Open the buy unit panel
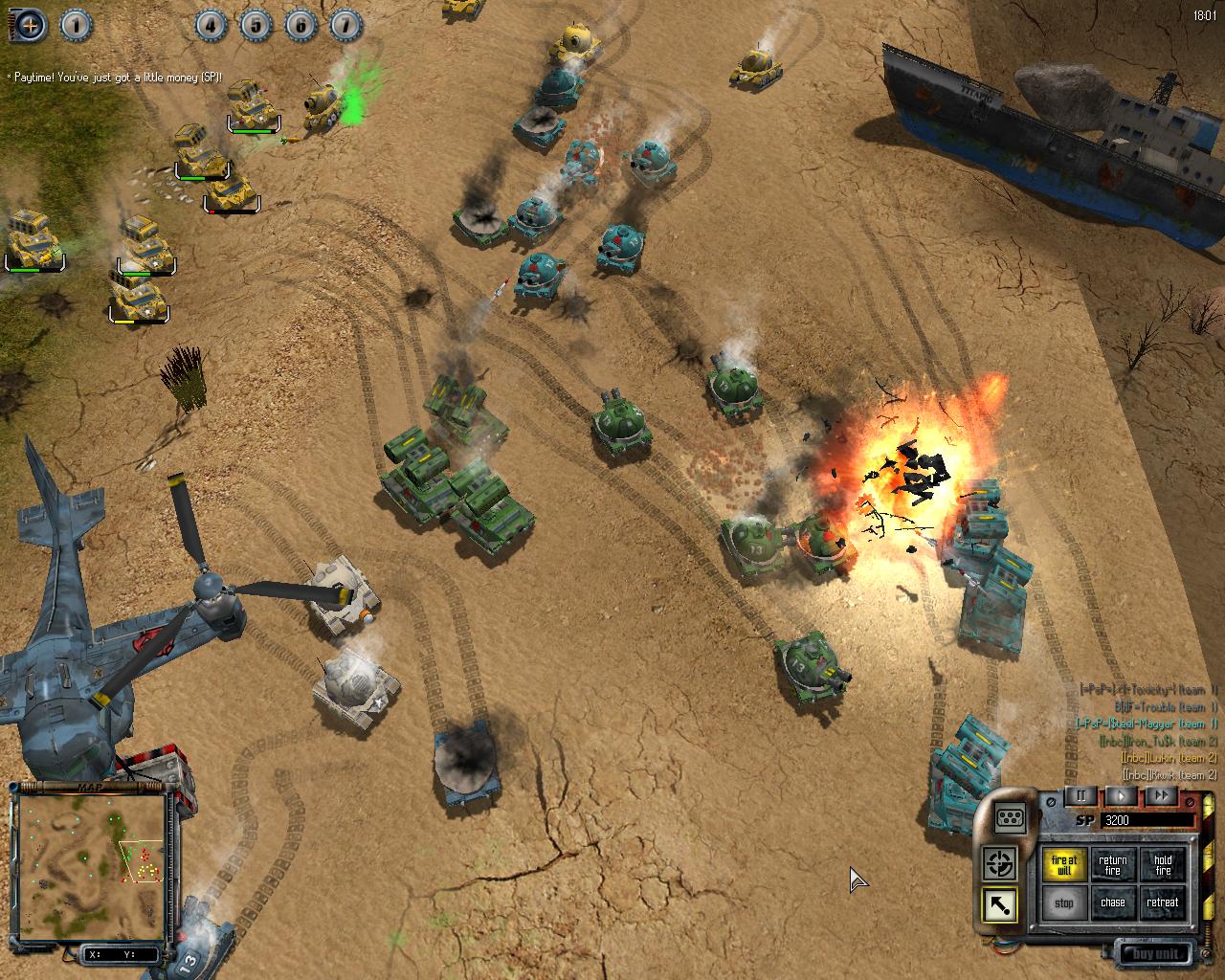This screenshot has width=1225, height=980. pyautogui.click(x=1157, y=954)
